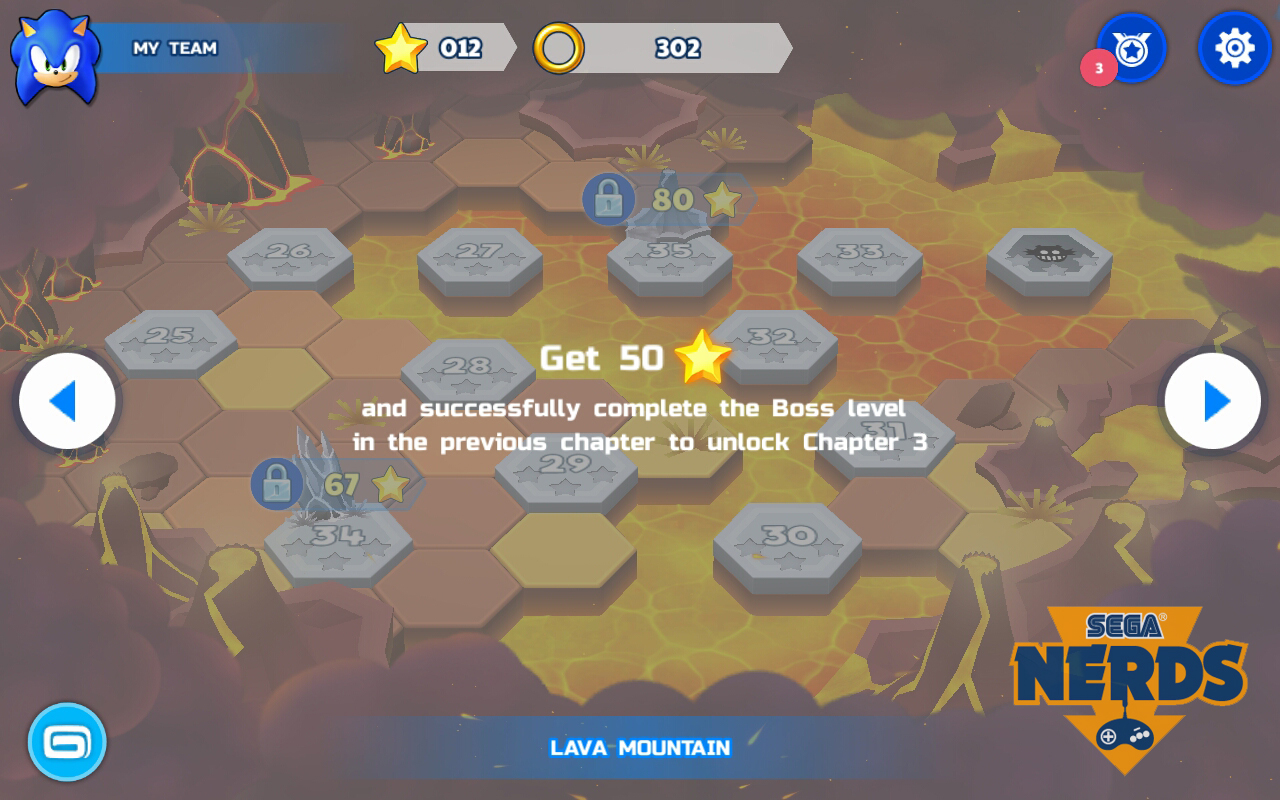This screenshot has height=800, width=1280.
Task: Choose level 25 tile
Action: pos(170,340)
